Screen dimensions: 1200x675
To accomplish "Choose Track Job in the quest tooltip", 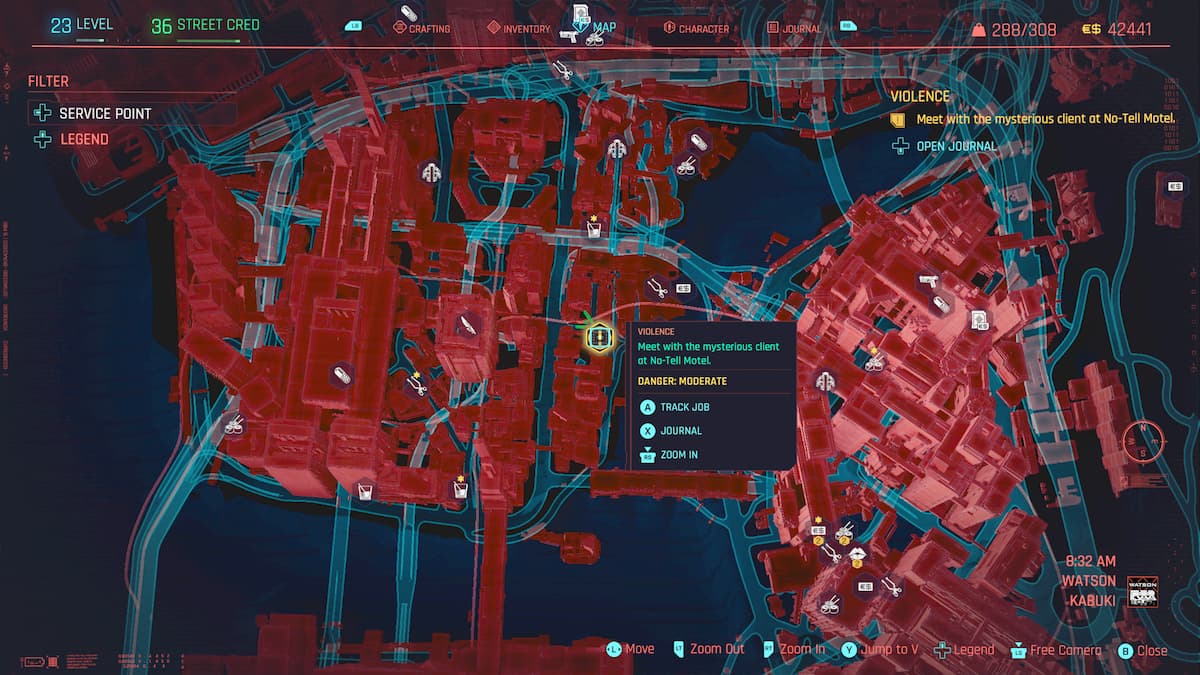I will click(685, 407).
